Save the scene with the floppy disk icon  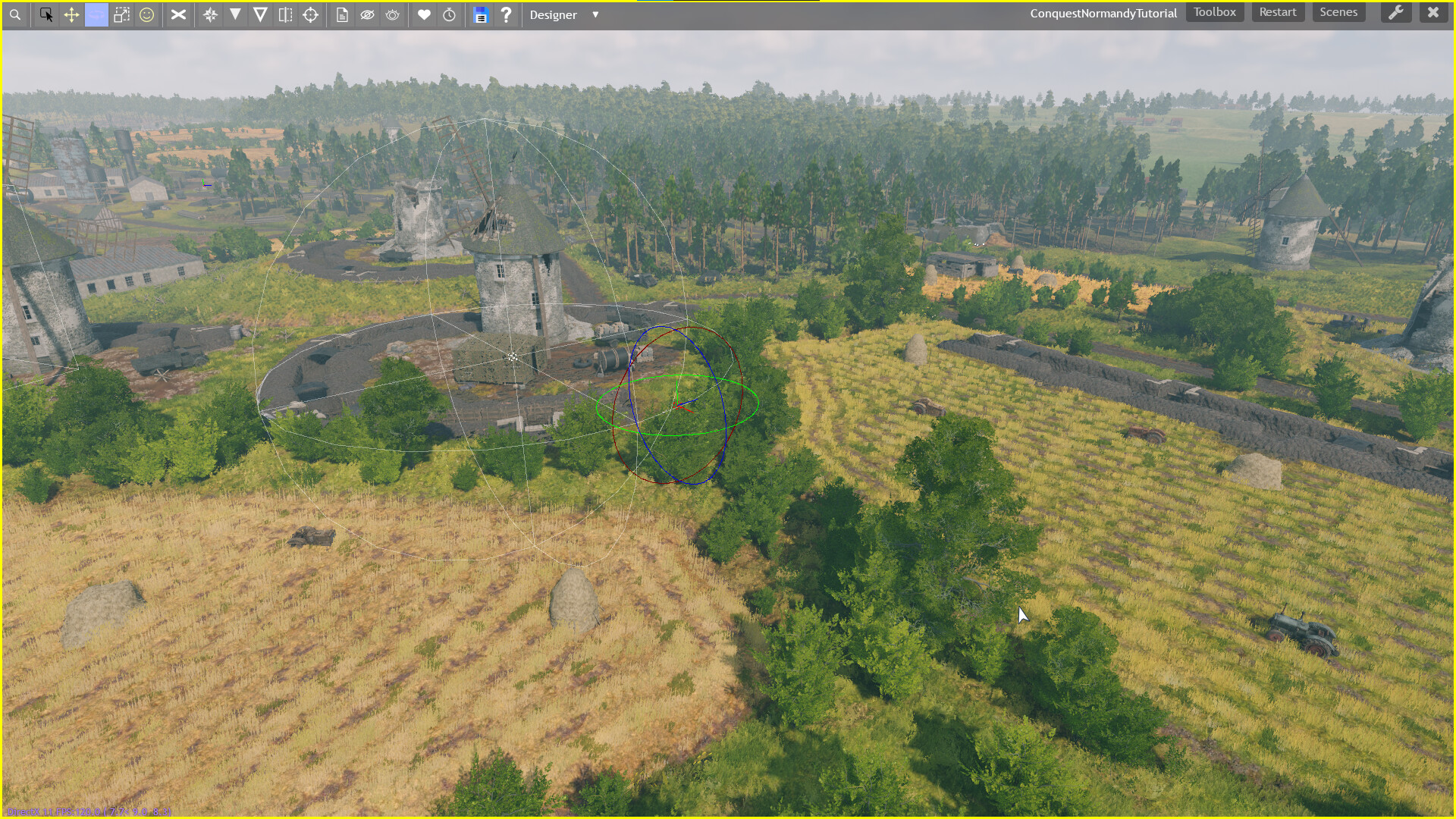point(481,14)
